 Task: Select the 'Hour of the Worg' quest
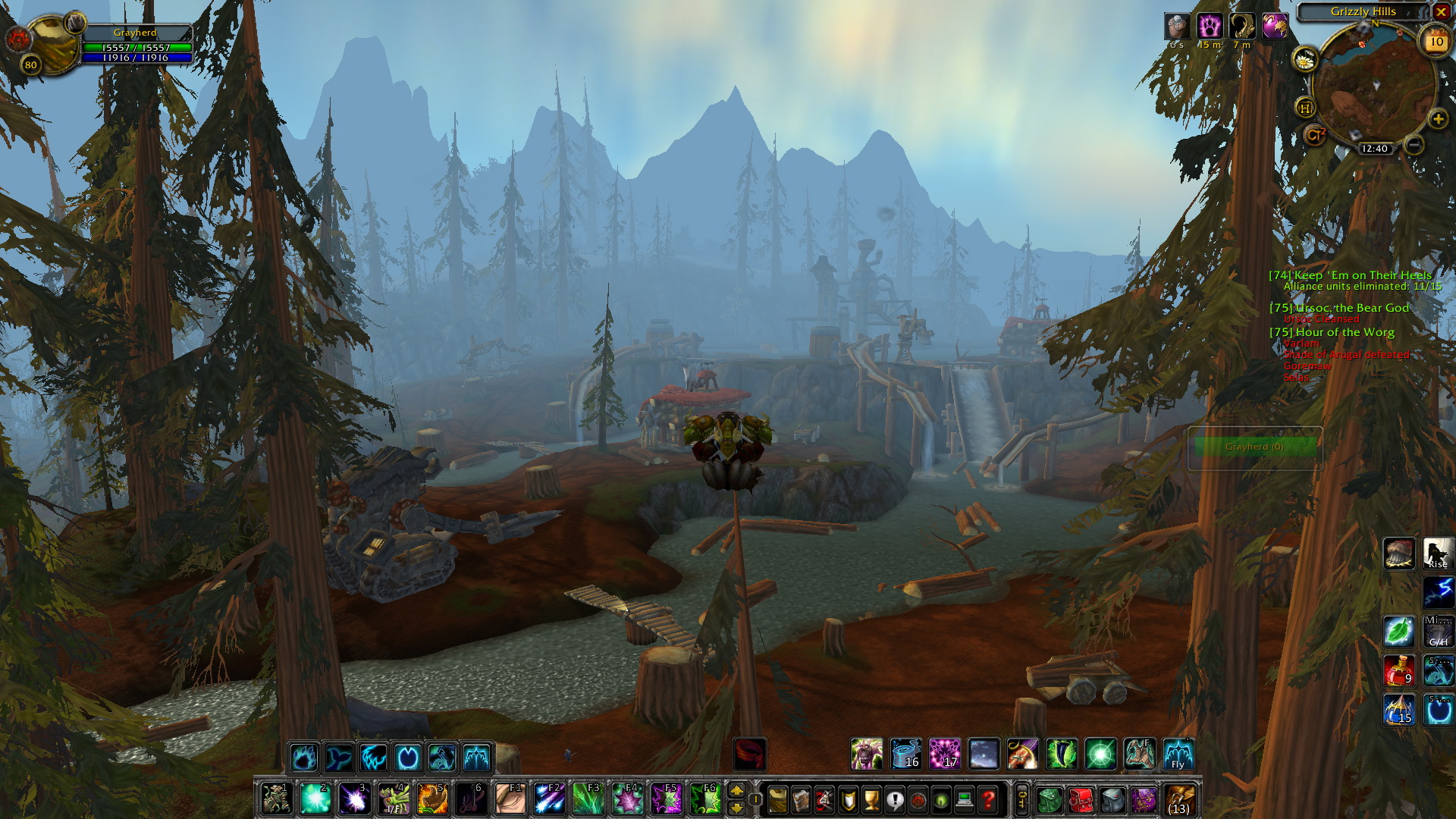coord(1345,332)
